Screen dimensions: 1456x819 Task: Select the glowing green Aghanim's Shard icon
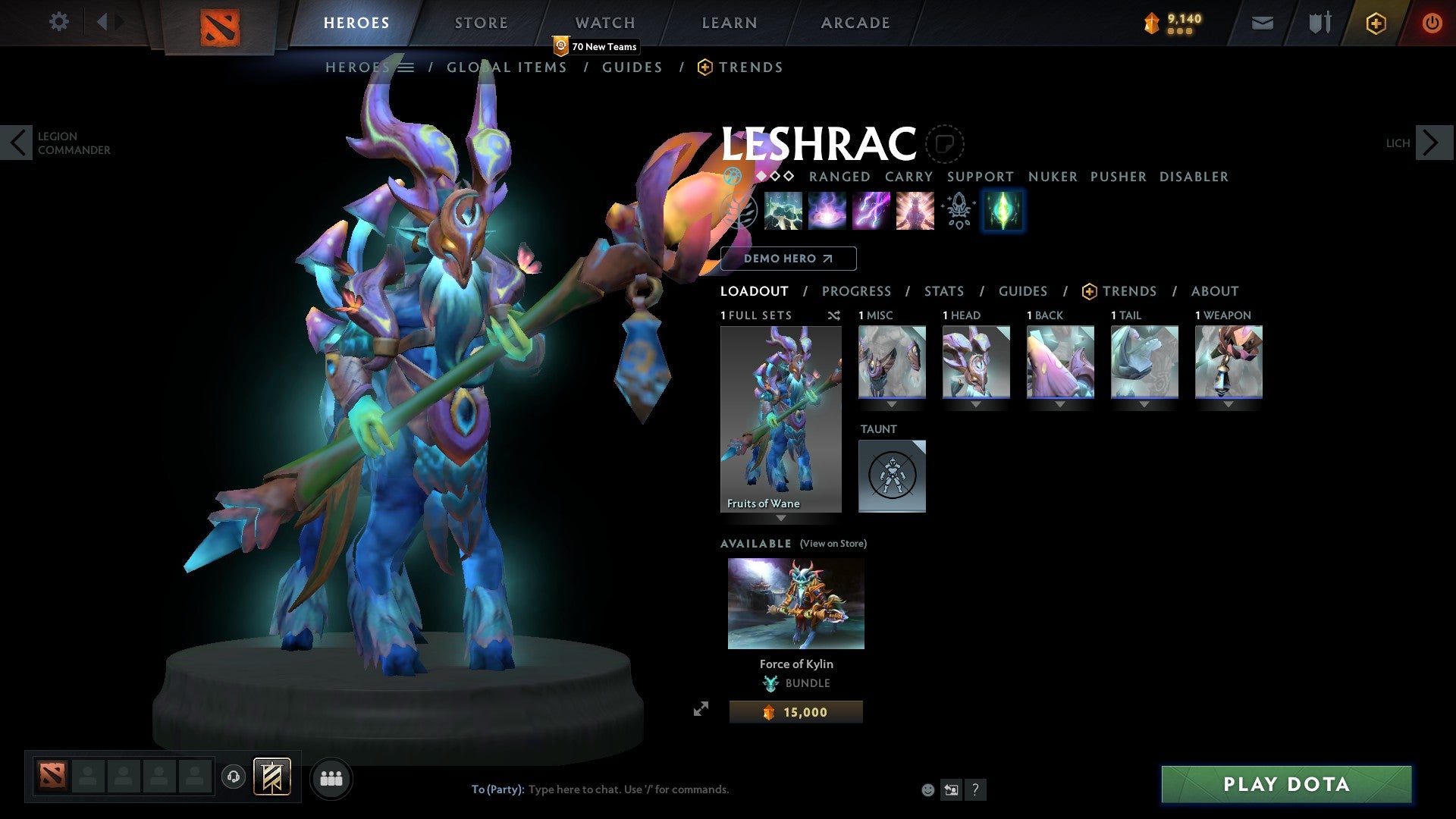pos(1003,211)
